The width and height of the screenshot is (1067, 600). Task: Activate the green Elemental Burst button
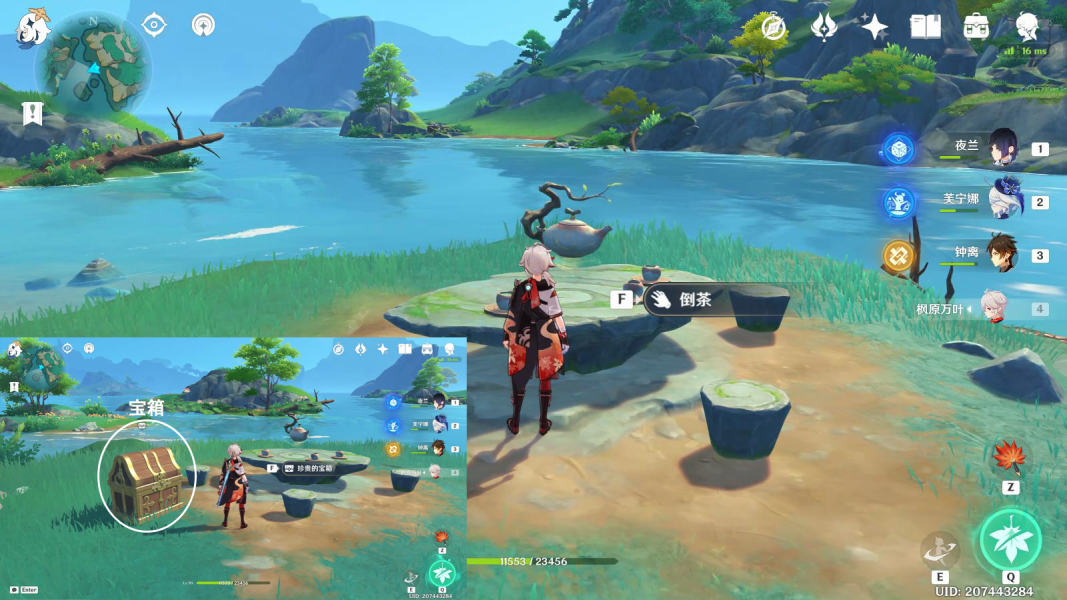tap(1010, 540)
